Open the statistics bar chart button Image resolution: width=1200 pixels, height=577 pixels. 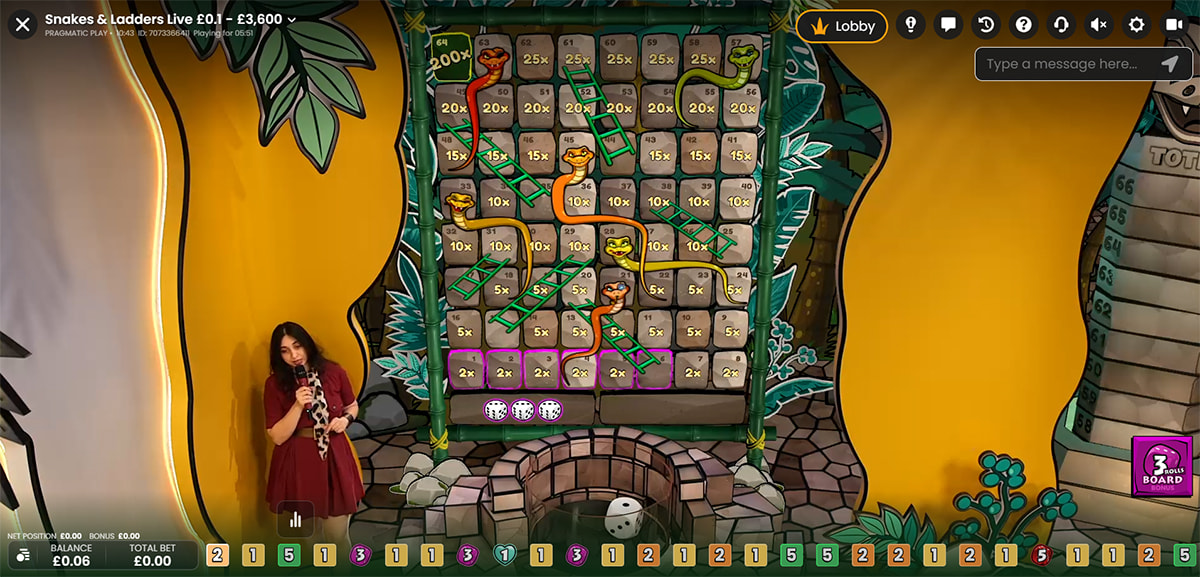(295, 519)
